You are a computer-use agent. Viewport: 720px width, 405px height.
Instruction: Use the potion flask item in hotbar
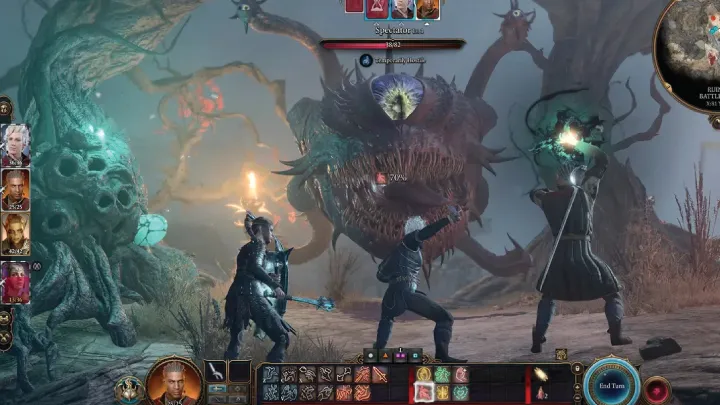tap(540, 391)
